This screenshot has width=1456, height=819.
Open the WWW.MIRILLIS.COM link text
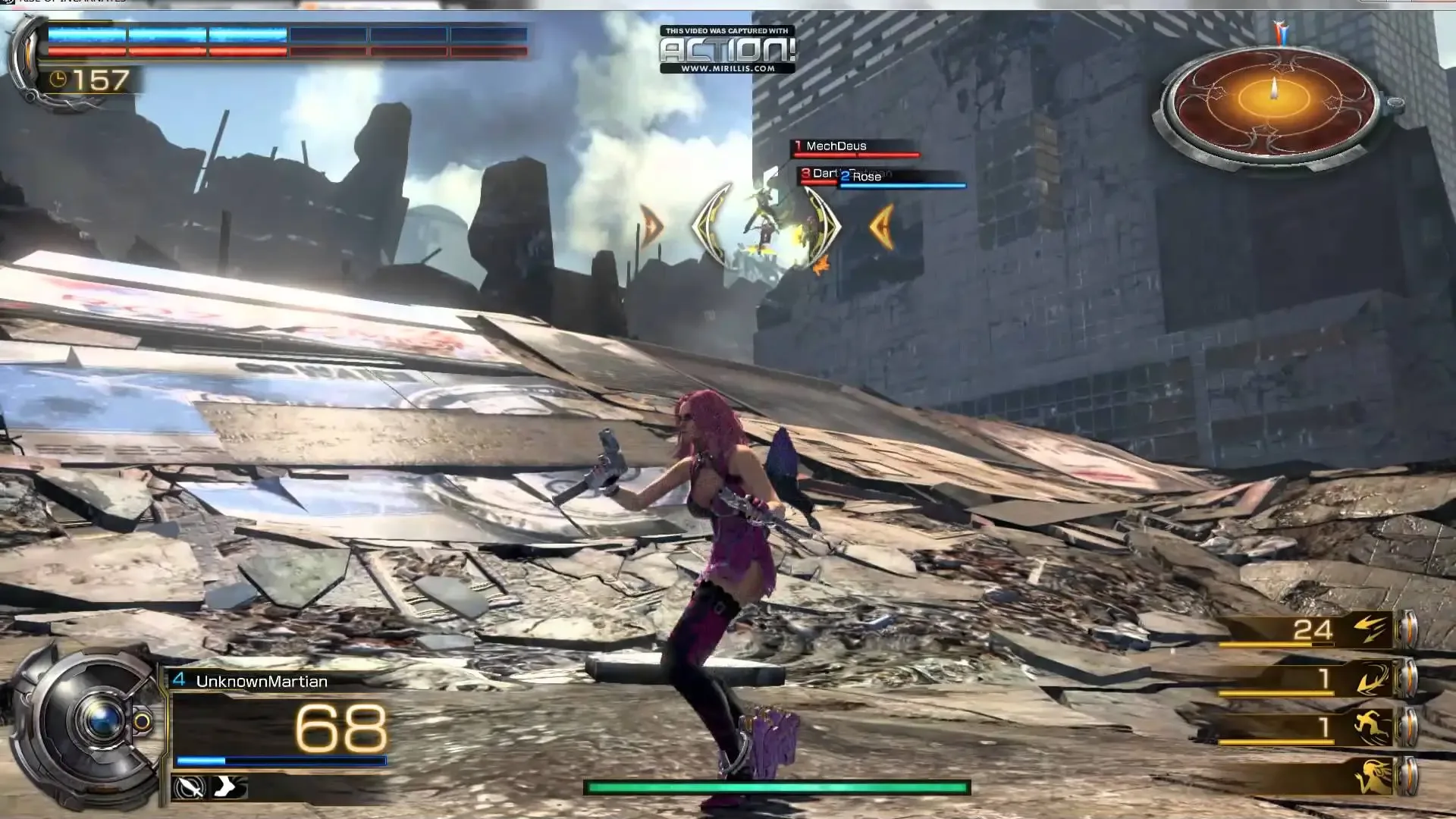(x=726, y=67)
